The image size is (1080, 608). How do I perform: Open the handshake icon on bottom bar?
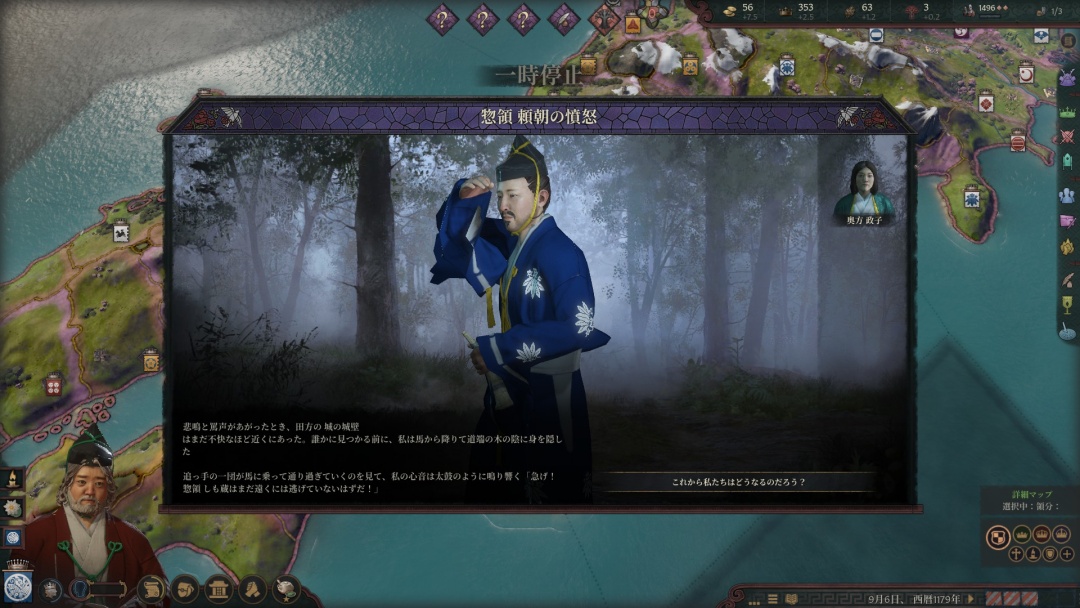pos(253,589)
